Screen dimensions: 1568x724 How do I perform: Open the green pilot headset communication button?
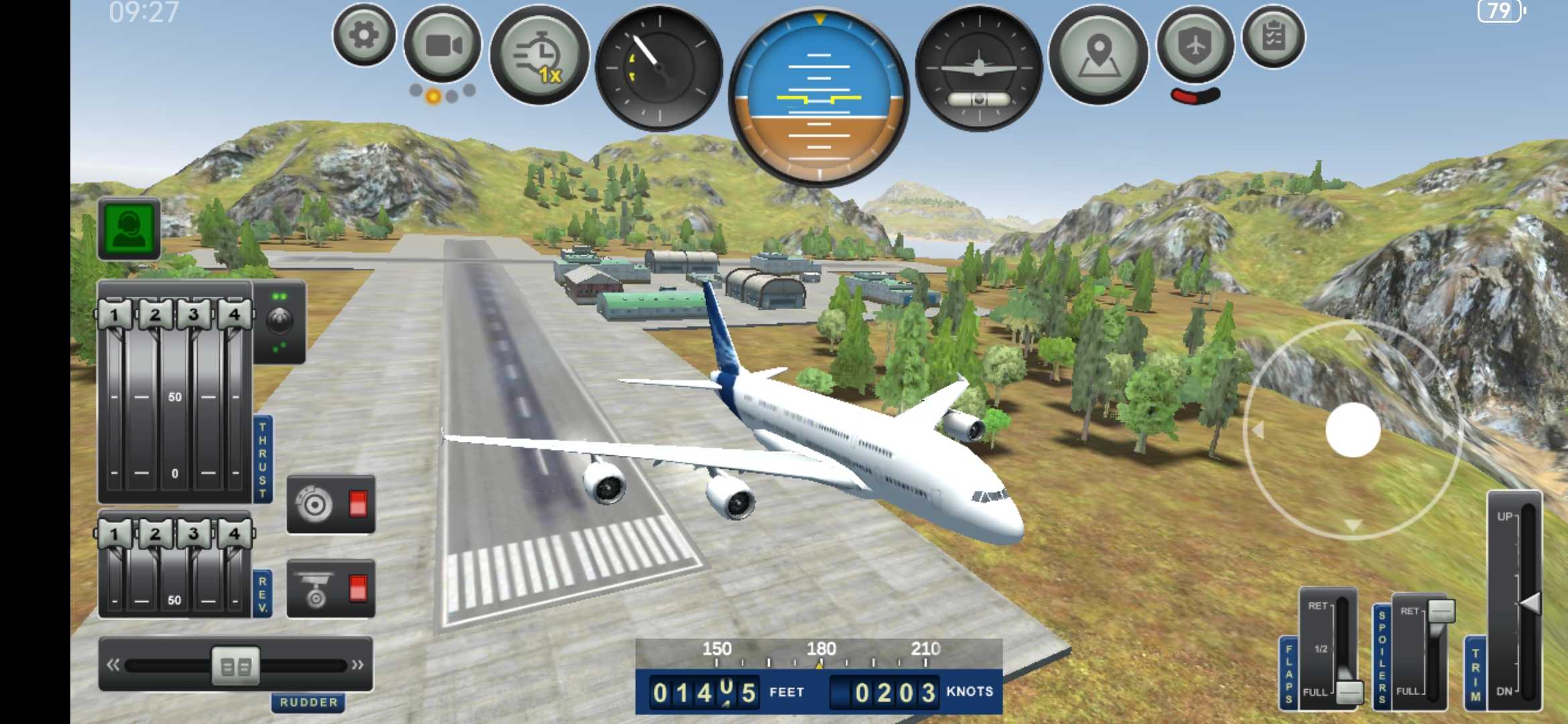tap(129, 229)
